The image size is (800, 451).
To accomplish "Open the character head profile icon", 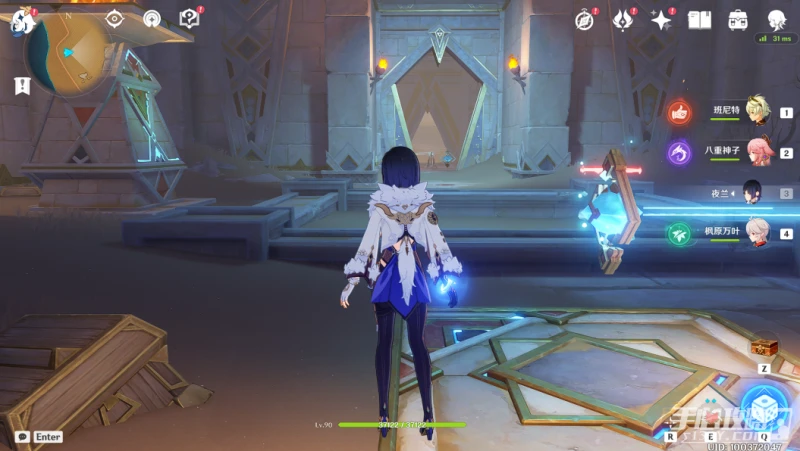I will [776, 19].
